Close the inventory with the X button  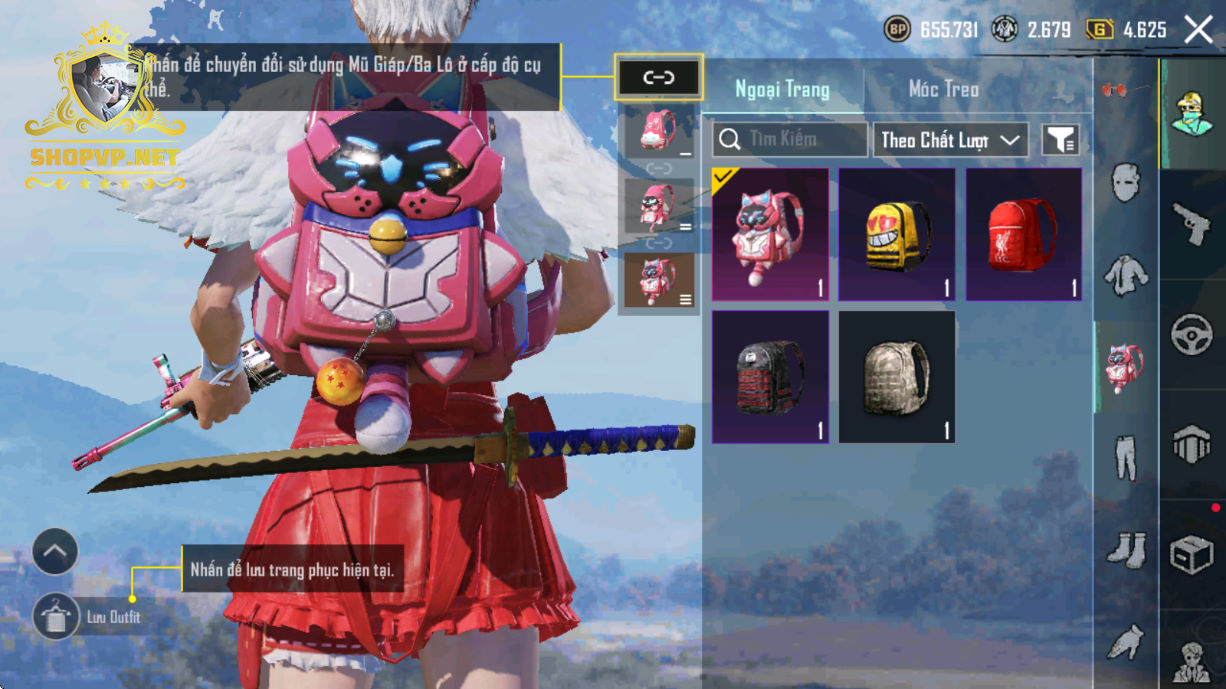[1198, 30]
